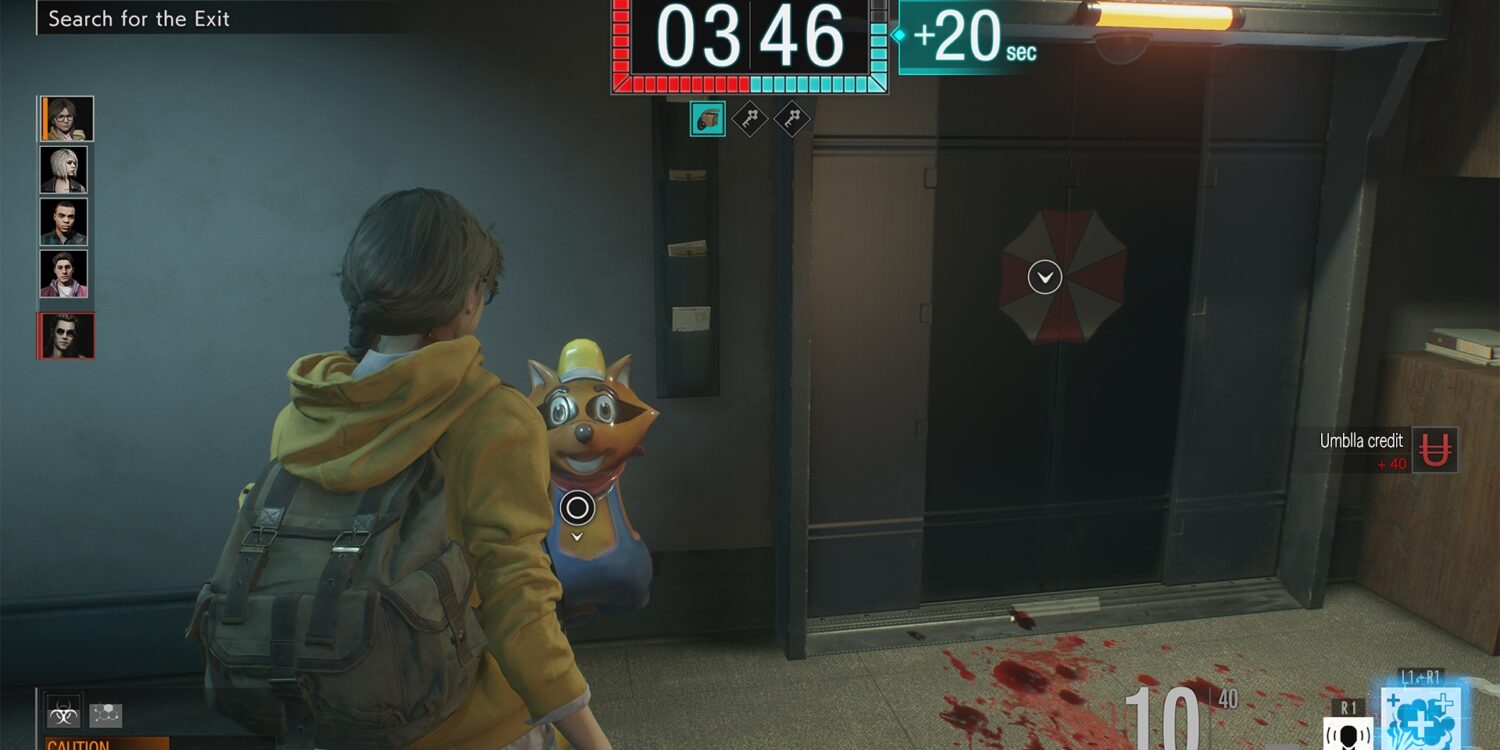Click the teal puzzle piece objective icon

pos(708,119)
